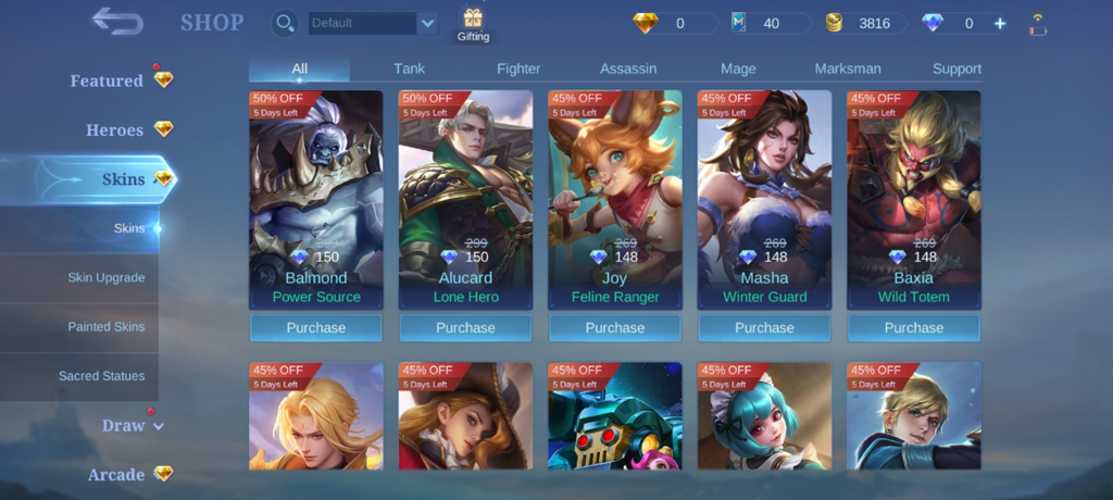Open the Gifting menu
Image resolution: width=1113 pixels, height=500 pixels.
(x=473, y=24)
